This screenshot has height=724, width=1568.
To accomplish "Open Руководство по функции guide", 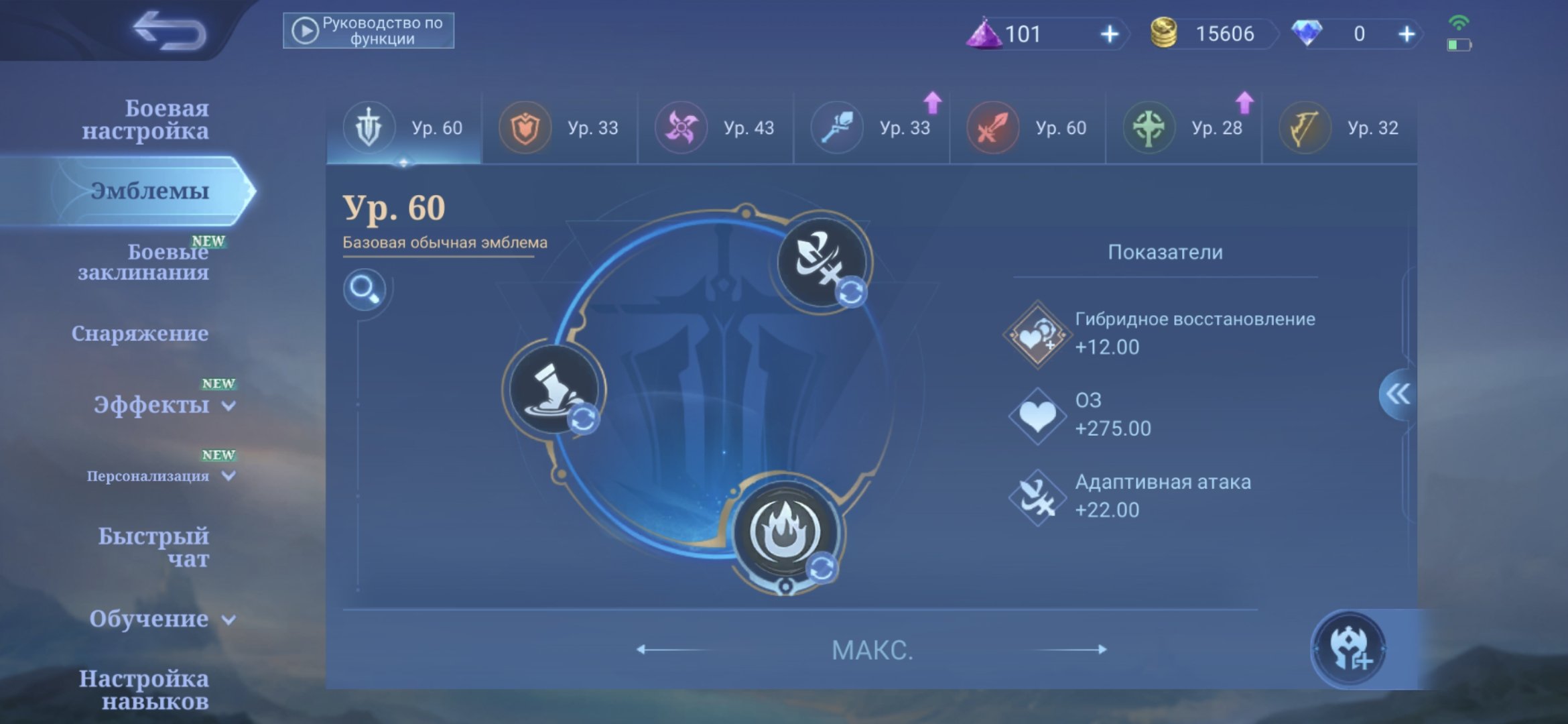I will pos(371,29).
